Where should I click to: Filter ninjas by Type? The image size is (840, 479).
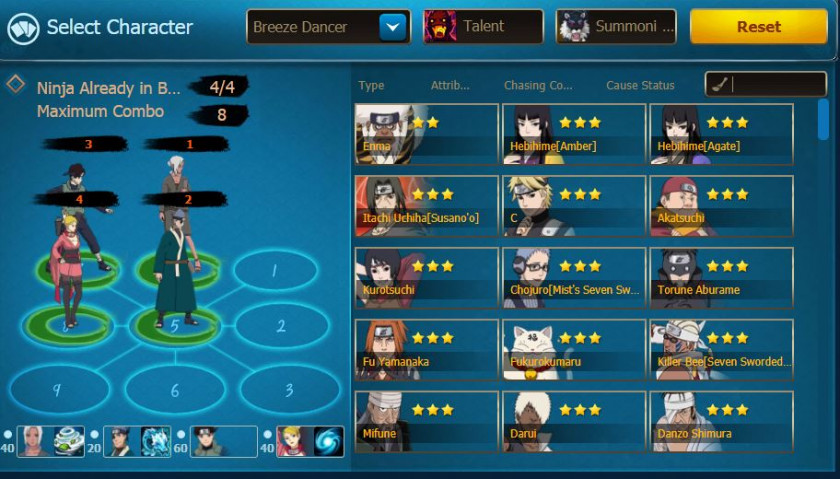(371, 86)
